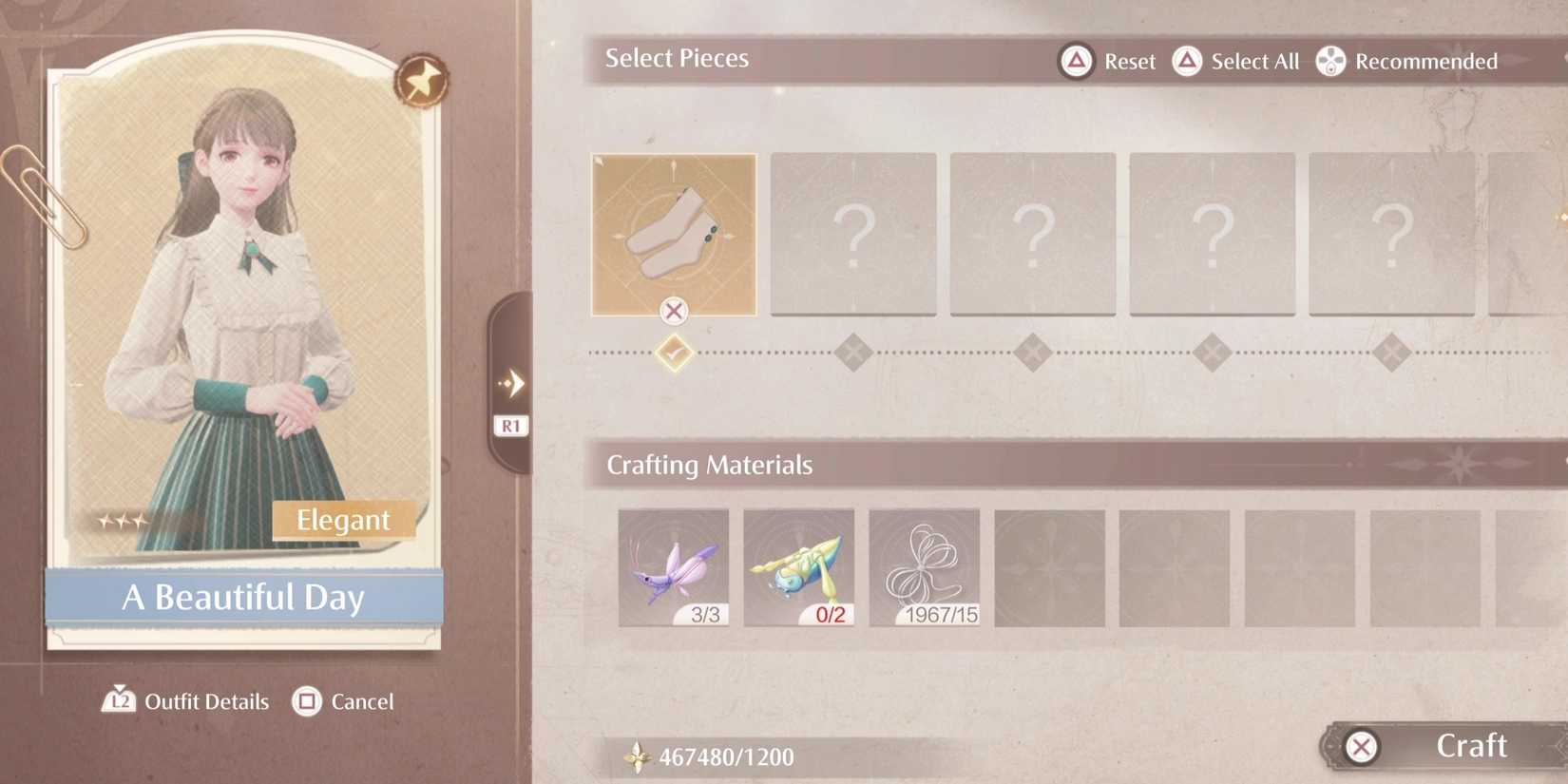
Task: Click the pin icon on the outfit card
Action: click(x=421, y=81)
